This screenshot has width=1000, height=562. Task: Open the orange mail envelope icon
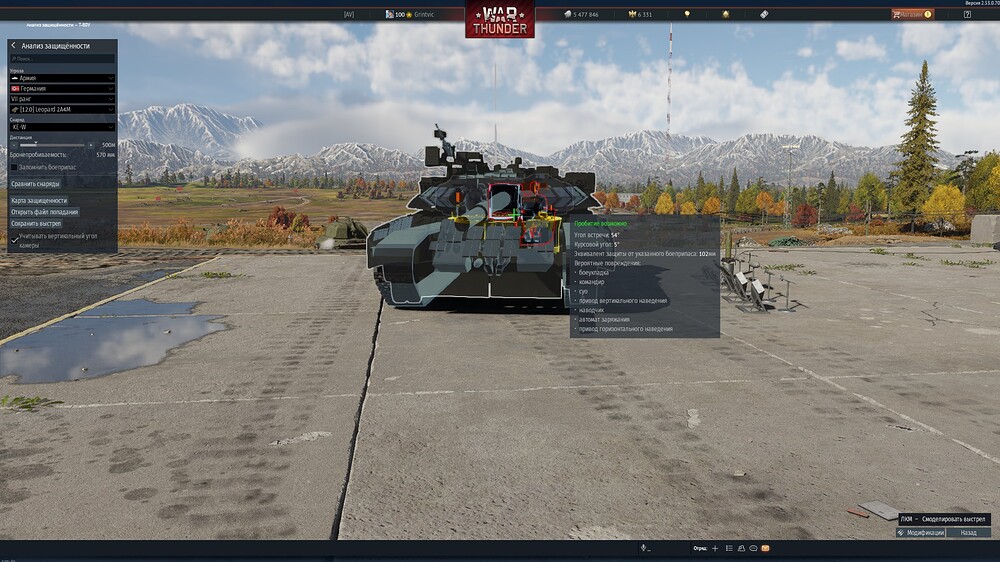click(x=766, y=548)
